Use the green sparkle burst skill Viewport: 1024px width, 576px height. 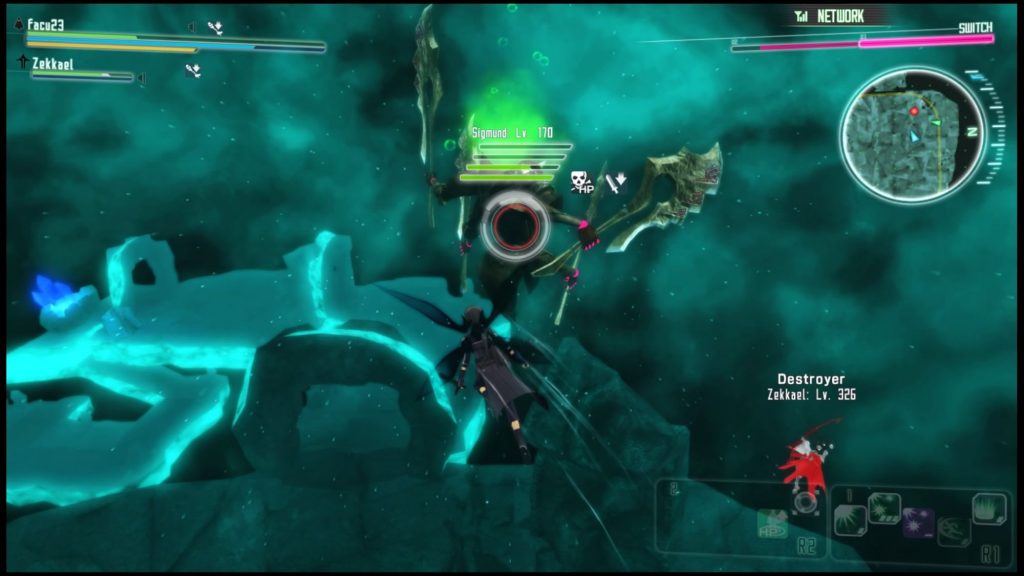(x=884, y=508)
